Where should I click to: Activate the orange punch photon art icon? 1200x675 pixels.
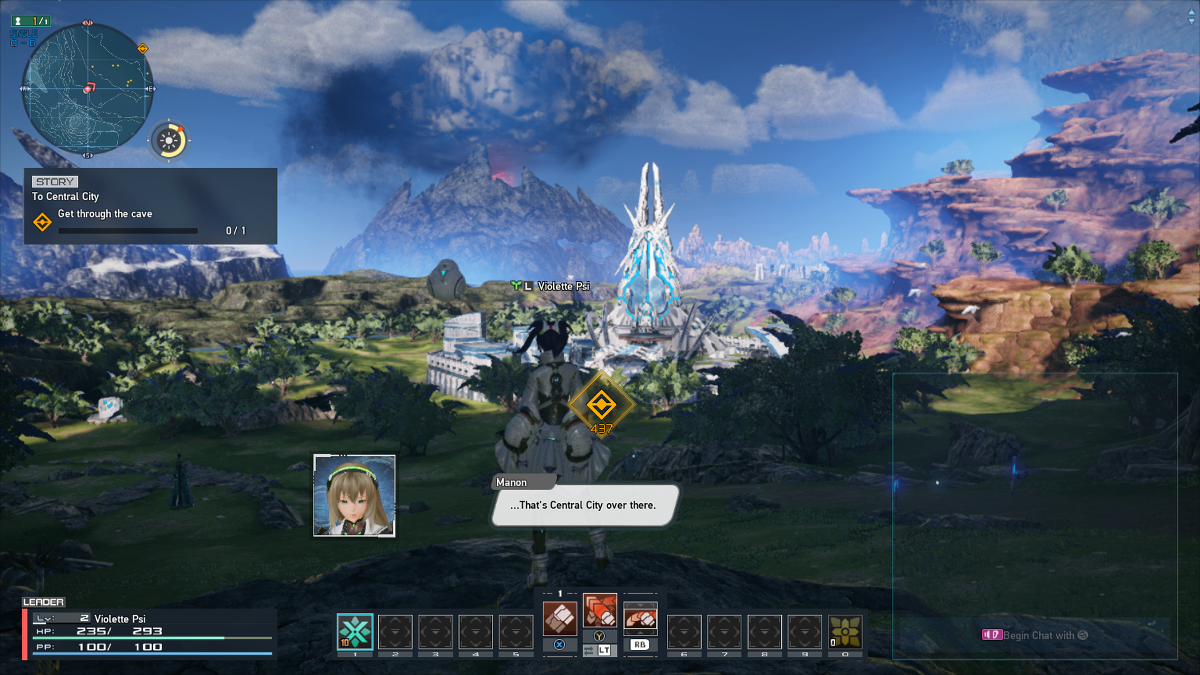[x=600, y=610]
